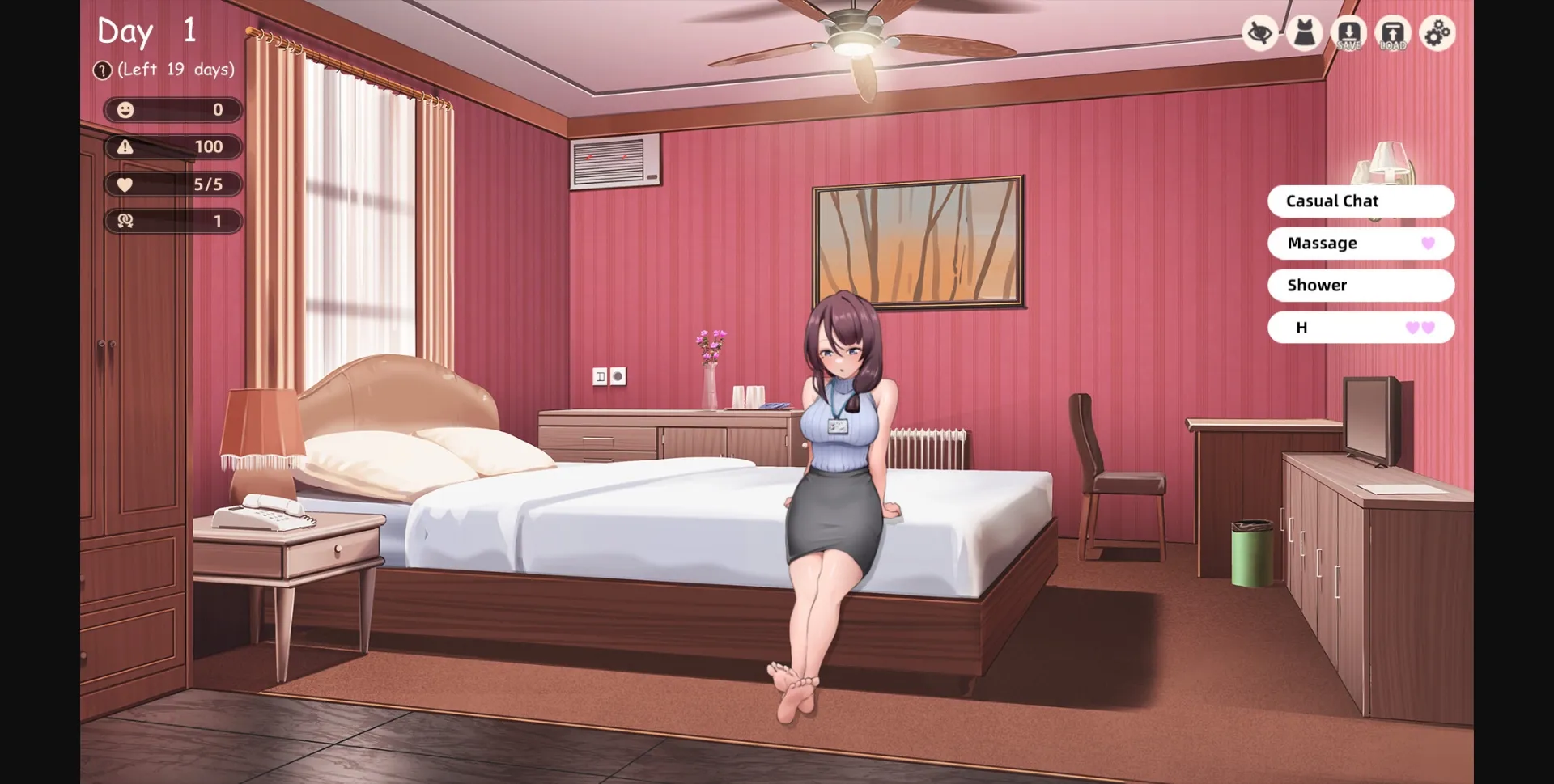Image resolution: width=1554 pixels, height=784 pixels.
Task: Click the warning triangle stat icon
Action: (x=125, y=147)
